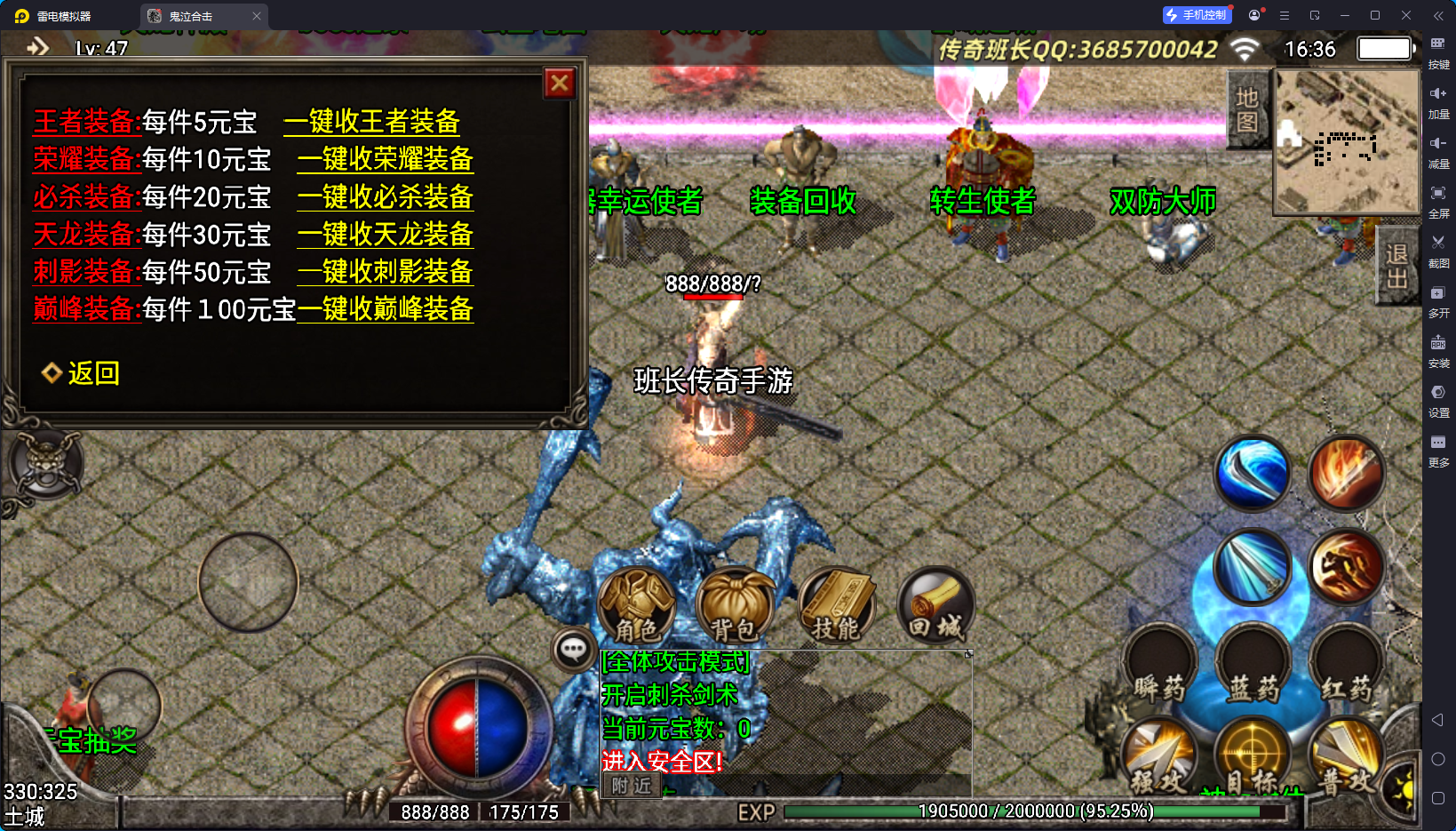Image resolution: width=1456 pixels, height=831 pixels.
Task: Open the 背包 bag inventory
Action: [x=735, y=606]
